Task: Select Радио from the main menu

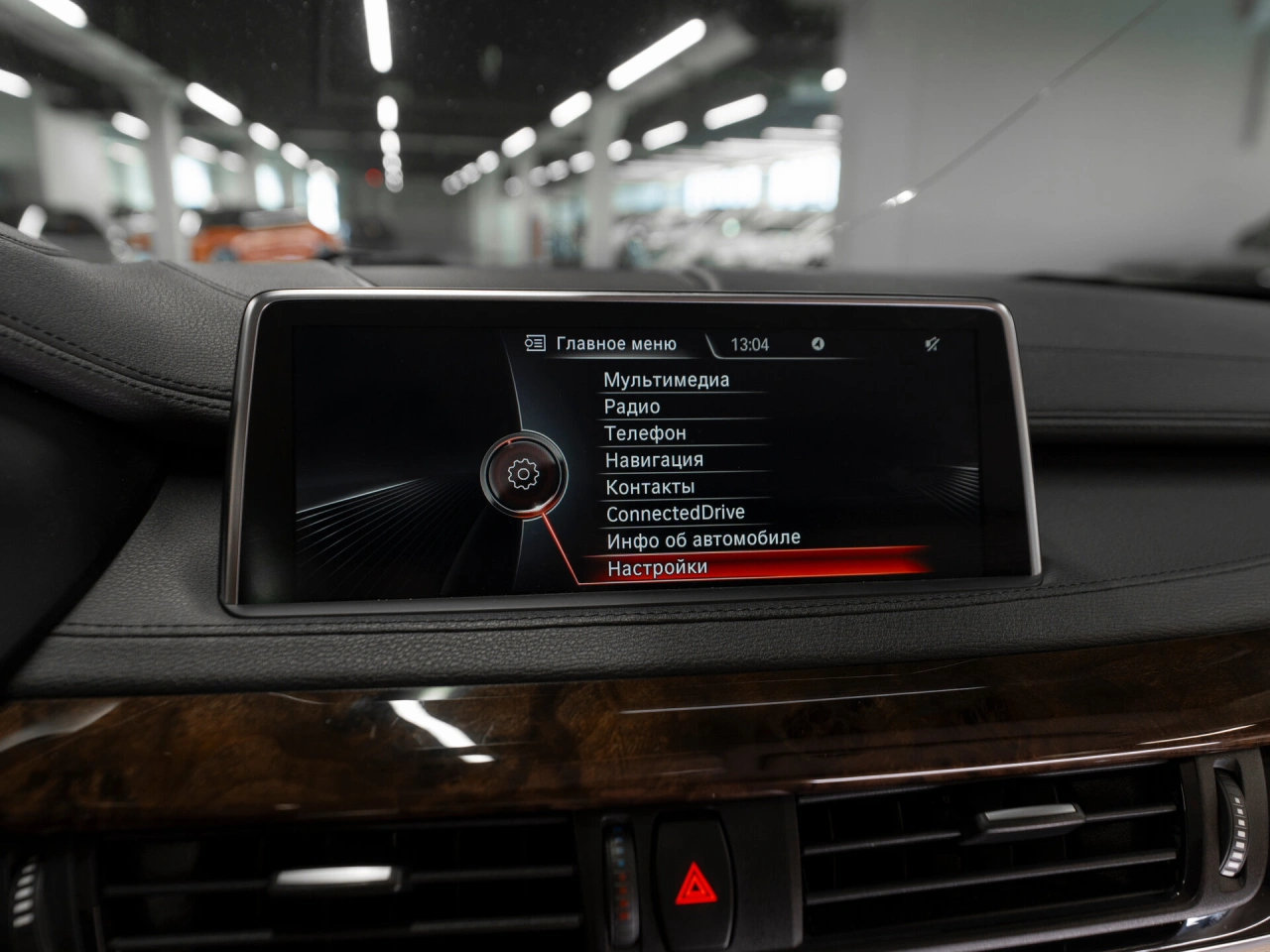Action: [632, 407]
